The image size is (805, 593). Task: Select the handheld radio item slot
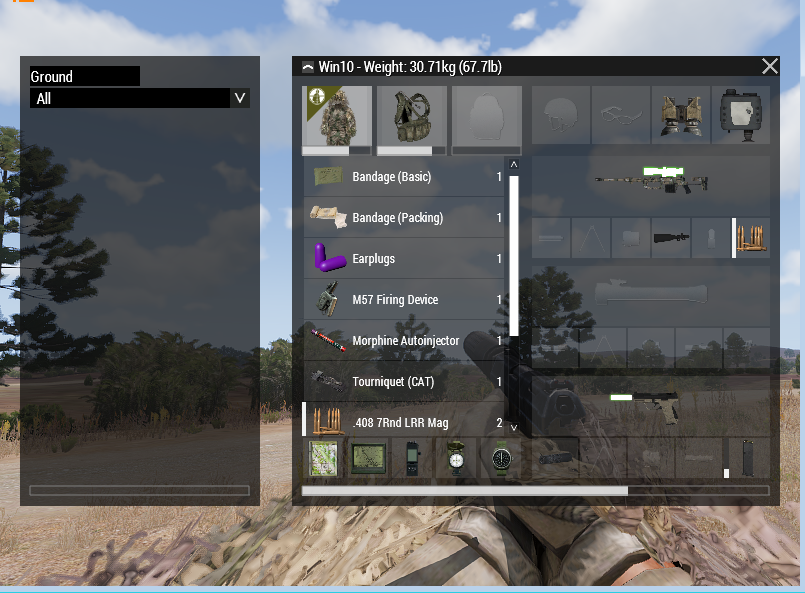click(x=412, y=458)
